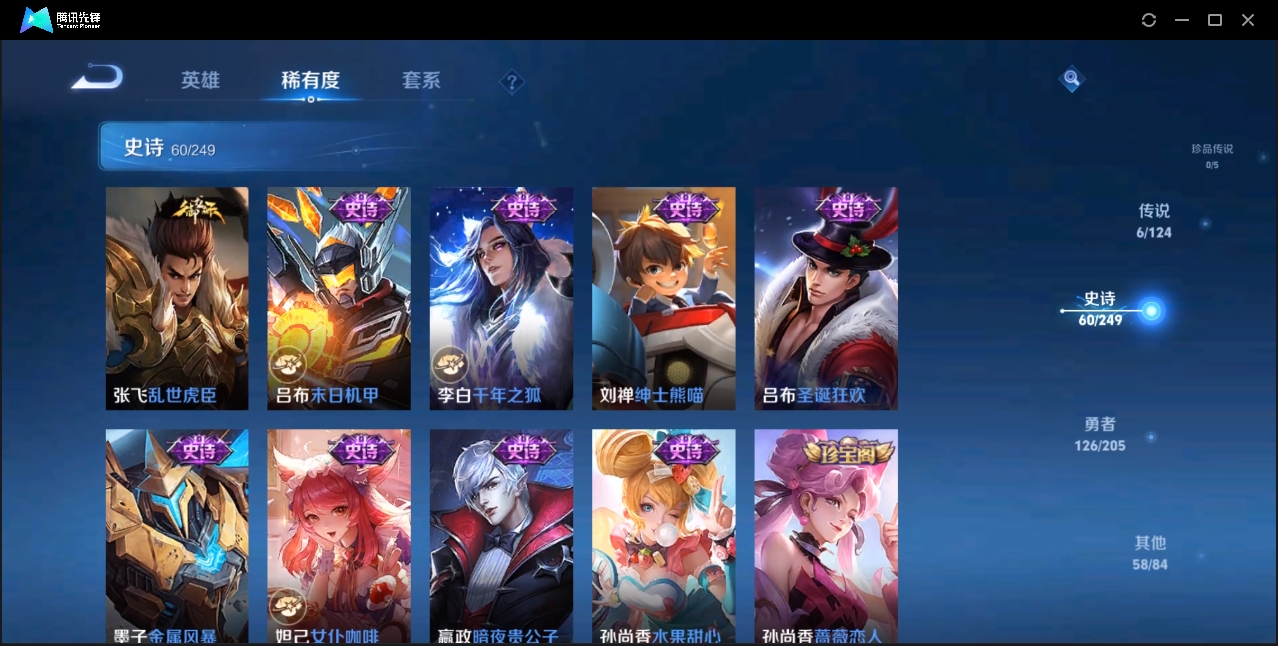Jump to the 传说 rarity section

(1153, 220)
